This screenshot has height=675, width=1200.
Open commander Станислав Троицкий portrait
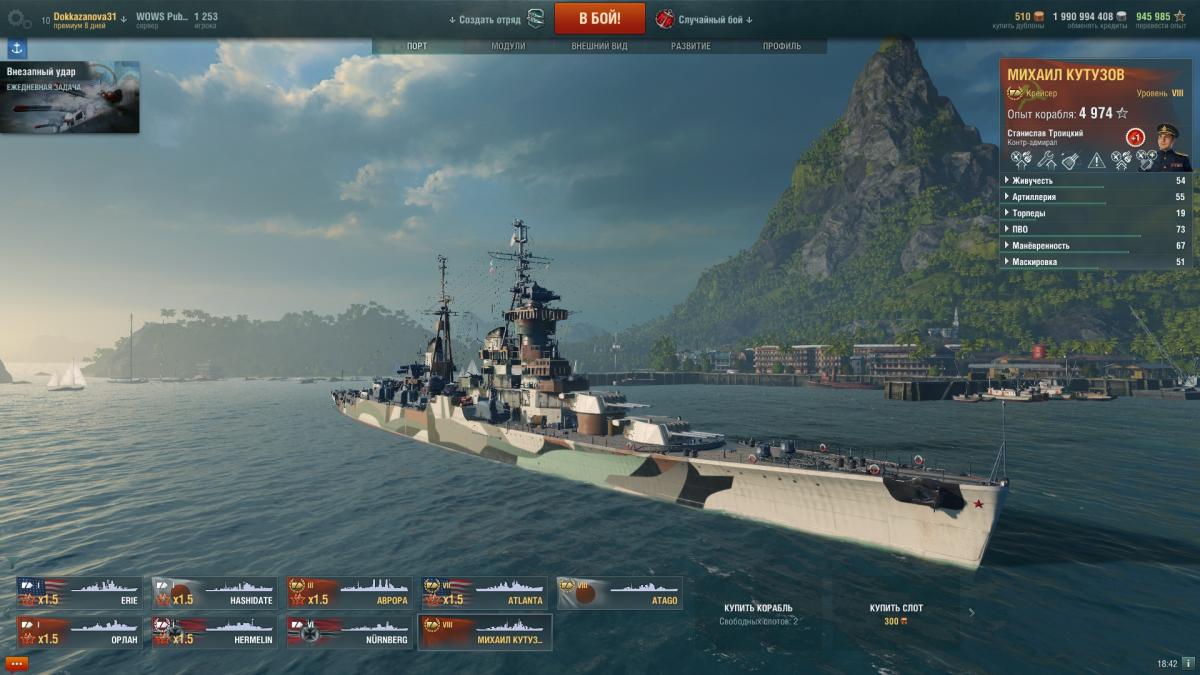[1167, 146]
